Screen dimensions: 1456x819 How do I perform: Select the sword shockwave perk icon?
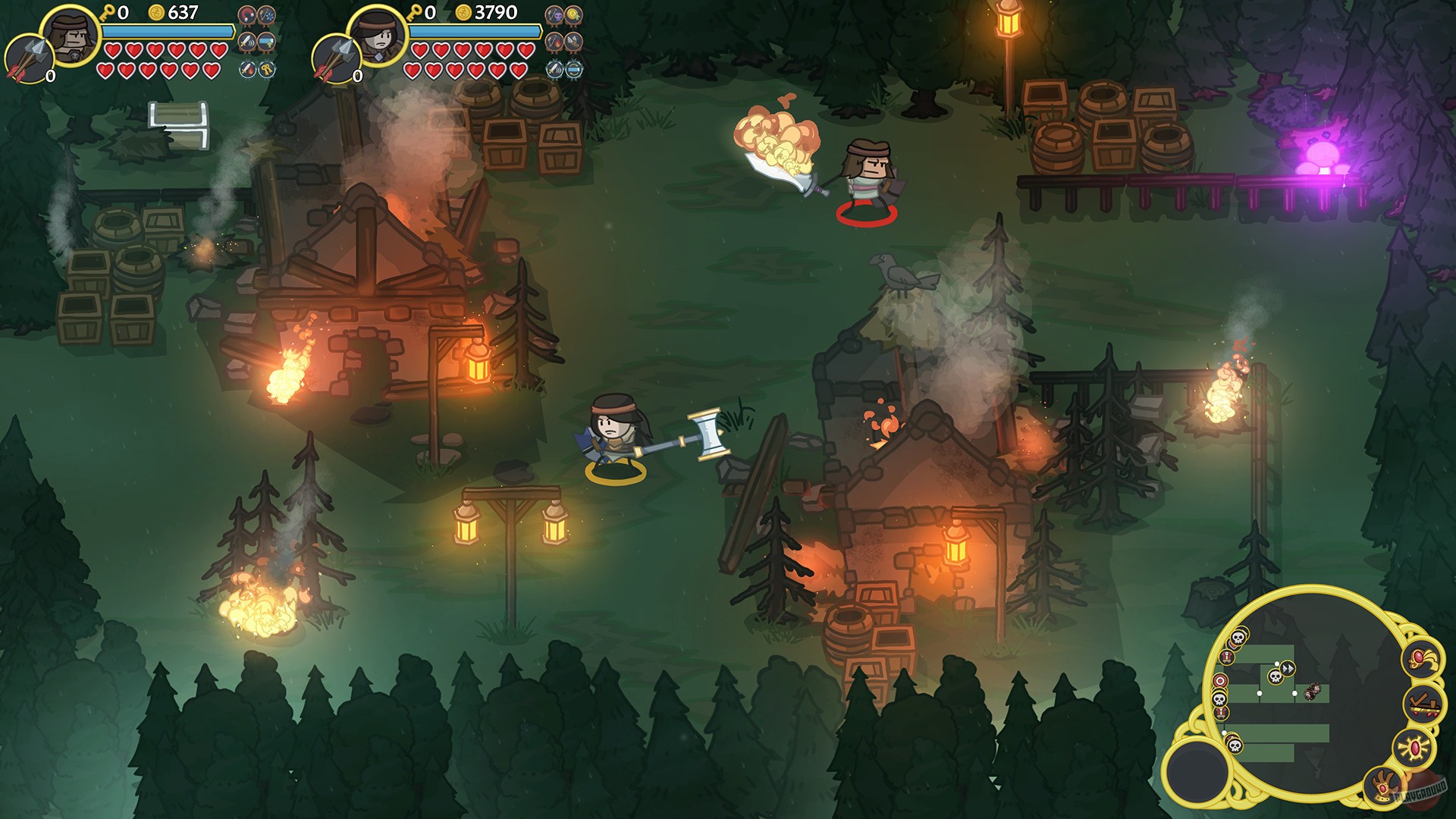tap(246, 42)
